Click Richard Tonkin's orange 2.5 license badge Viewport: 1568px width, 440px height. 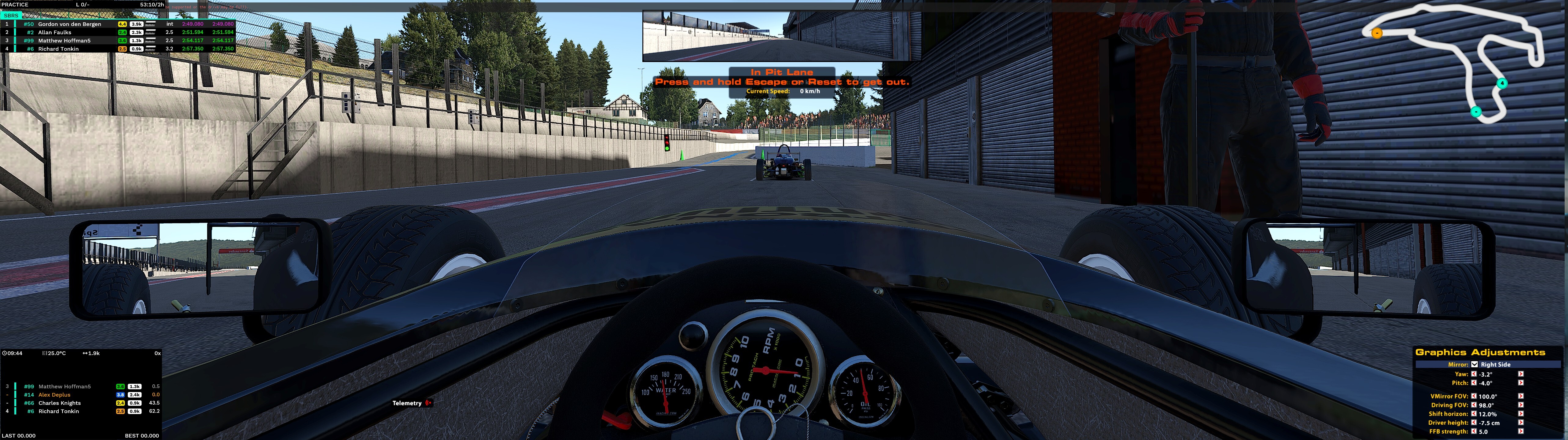(x=122, y=49)
